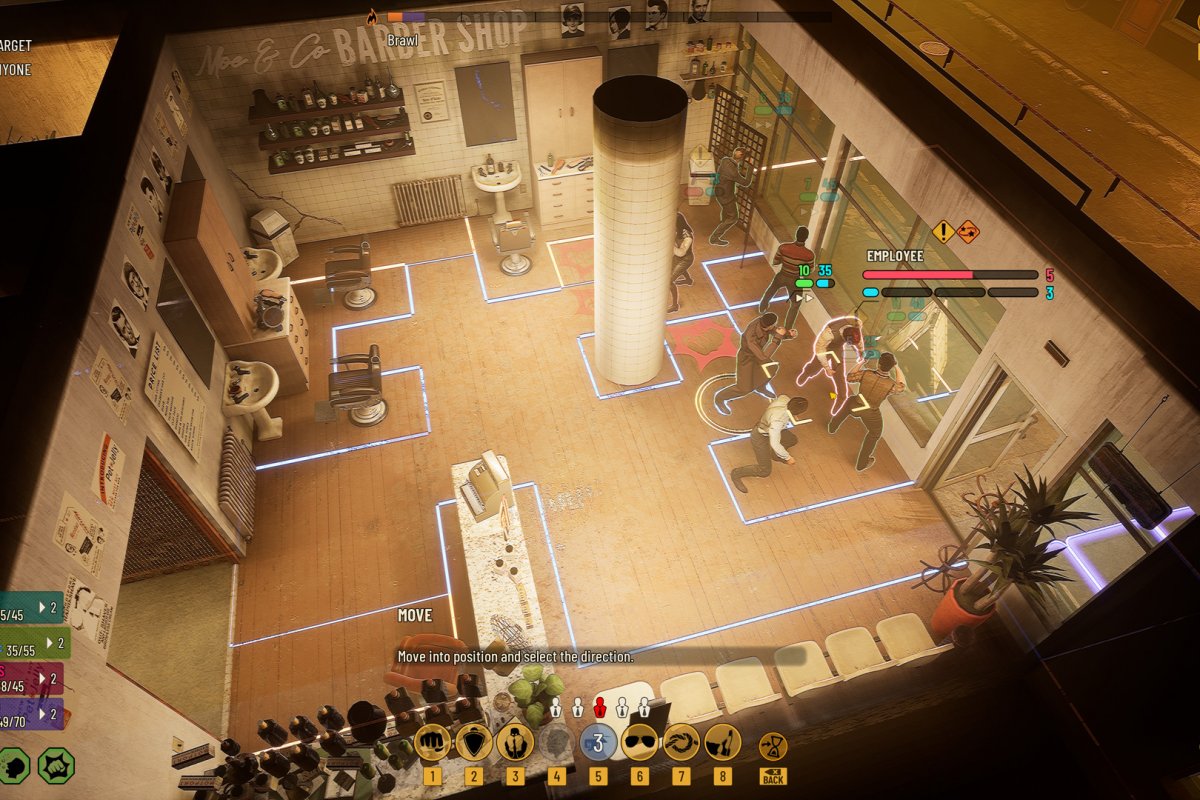Activate the green shouting head skill
This screenshot has height=800, width=1200.
12,765
